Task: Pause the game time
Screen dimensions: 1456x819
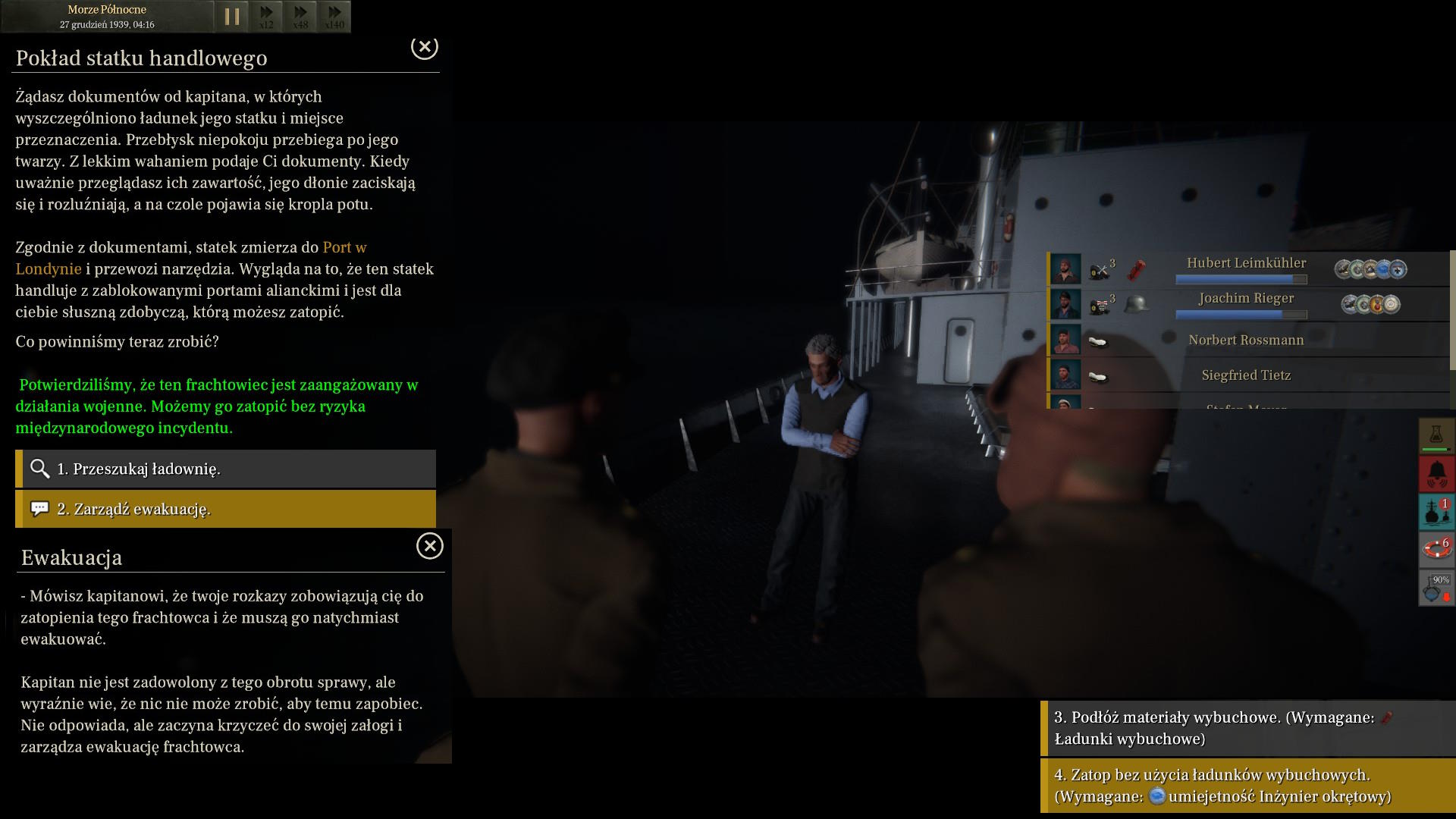Action: (232, 17)
